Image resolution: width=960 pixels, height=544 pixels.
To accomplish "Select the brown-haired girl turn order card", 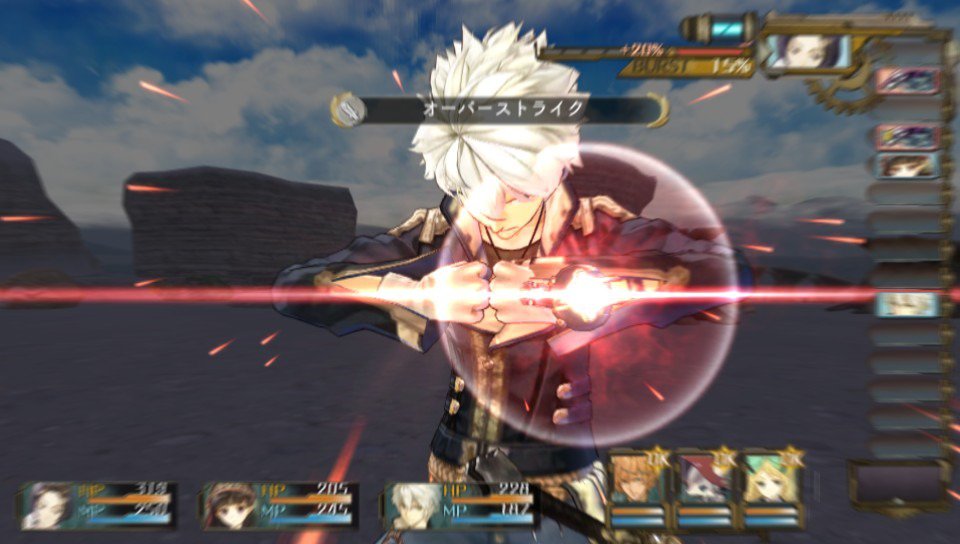I will 907,165.
